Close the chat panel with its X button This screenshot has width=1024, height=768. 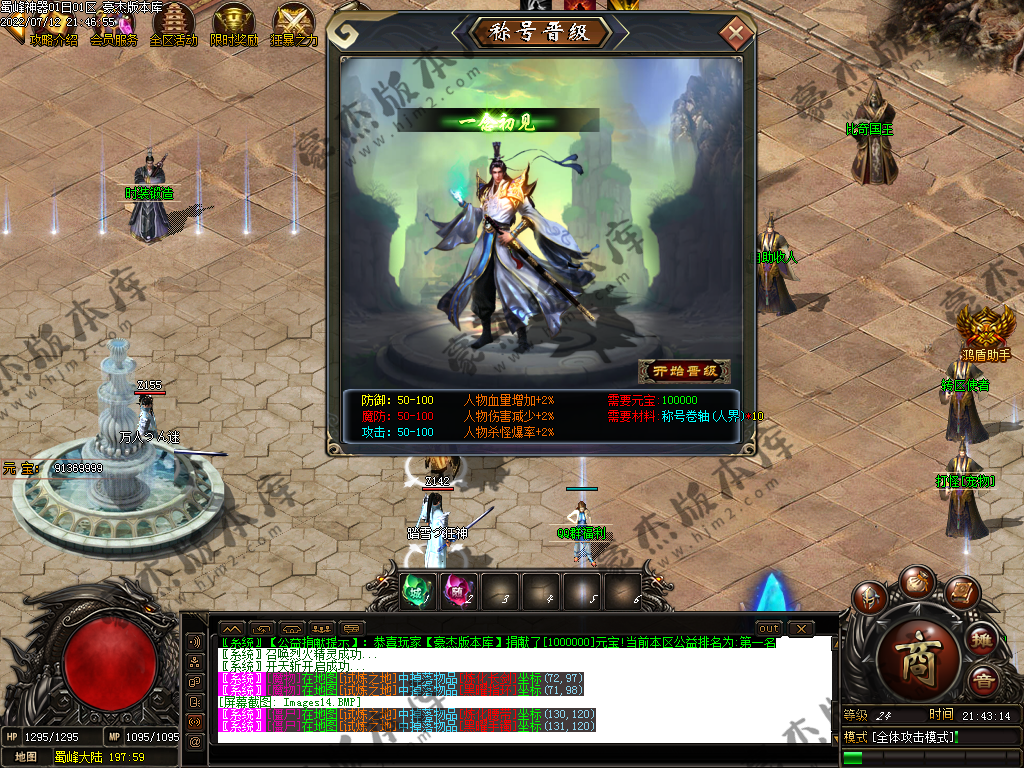[800, 628]
